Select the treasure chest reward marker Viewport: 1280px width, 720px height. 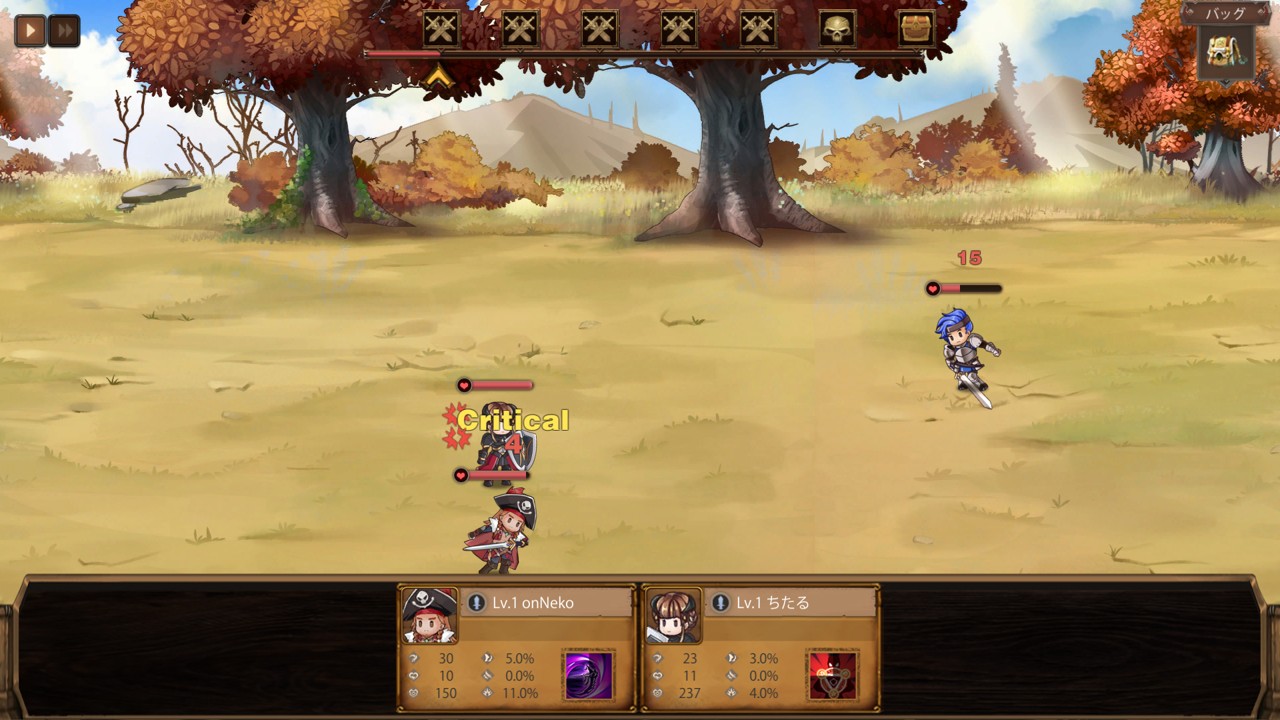916,29
